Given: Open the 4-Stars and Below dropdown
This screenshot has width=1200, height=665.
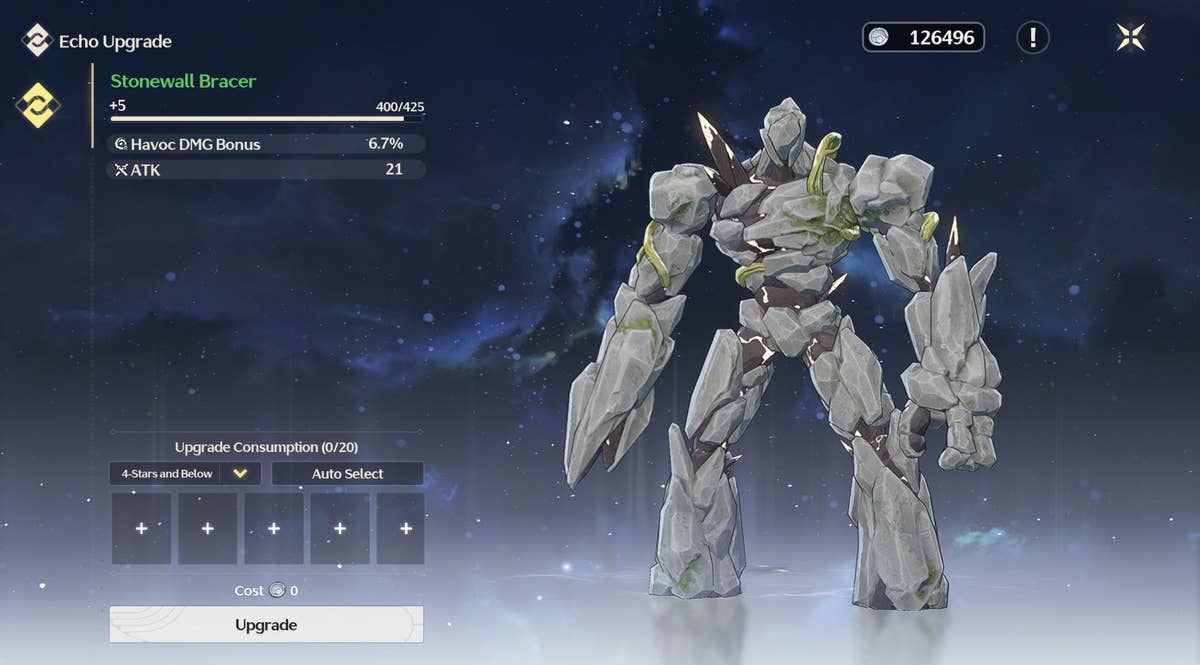Looking at the screenshot, I should click(x=241, y=473).
